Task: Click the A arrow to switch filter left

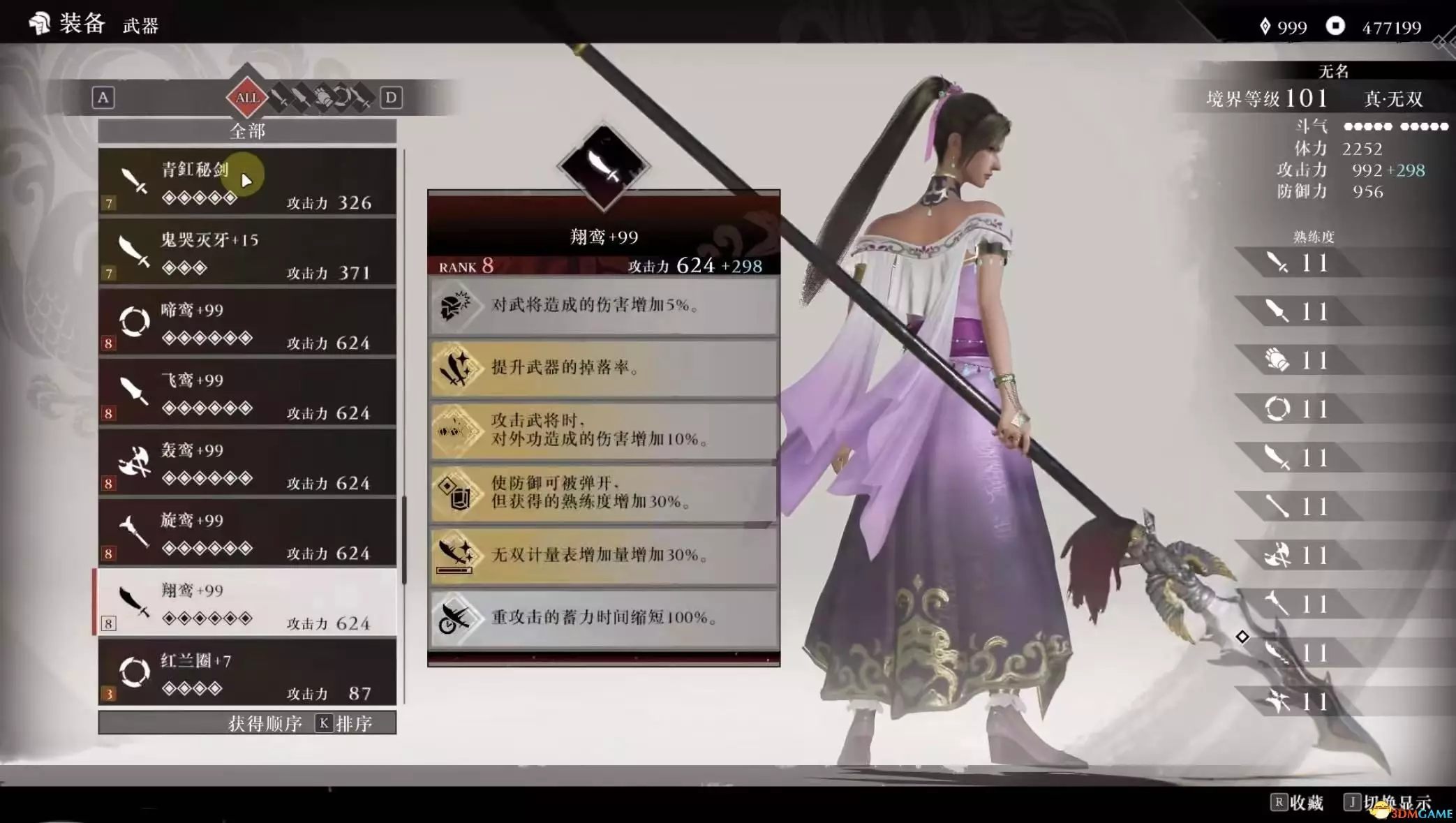Action: pos(103,98)
